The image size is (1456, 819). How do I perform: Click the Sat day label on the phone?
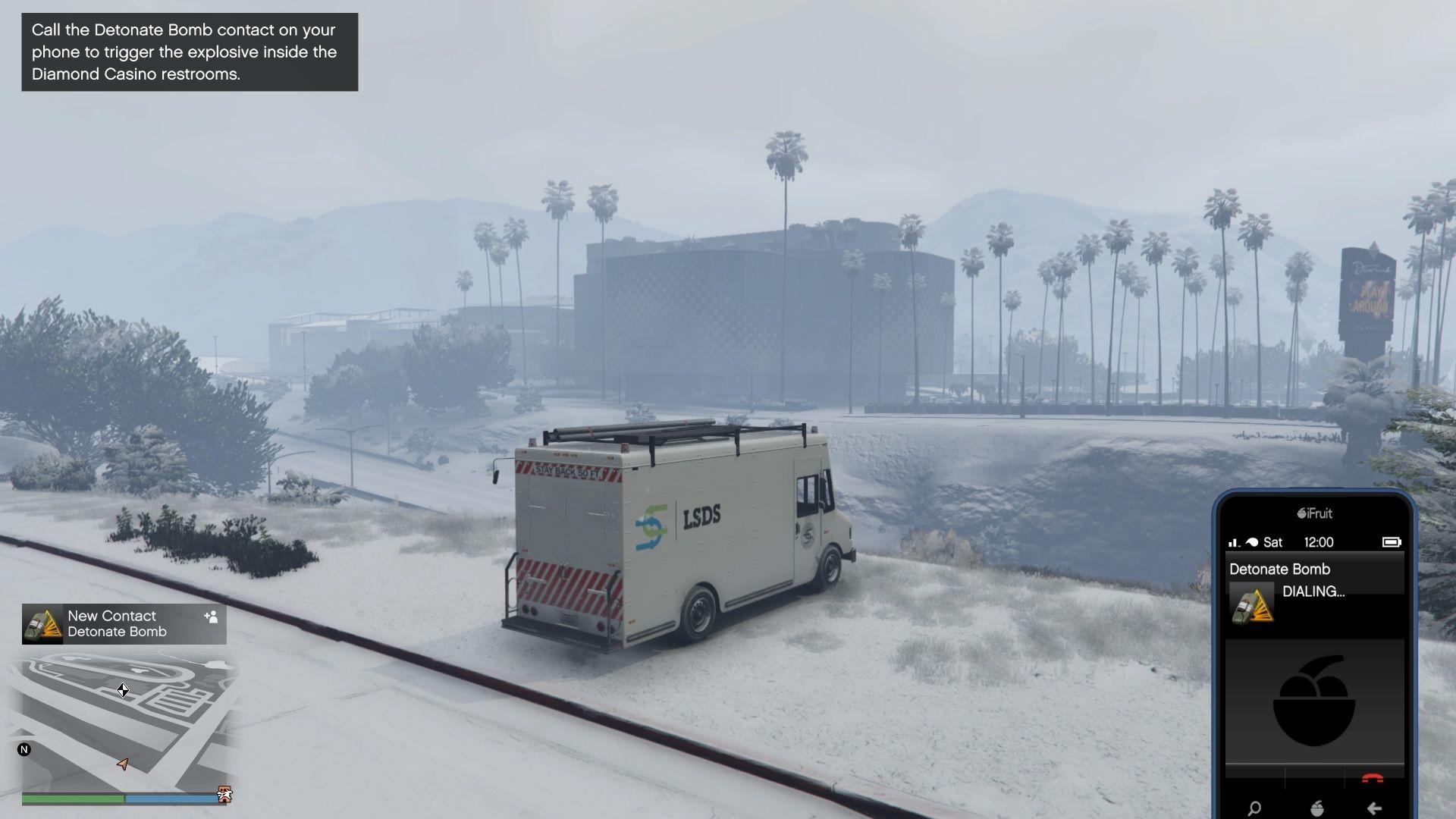(x=1273, y=542)
